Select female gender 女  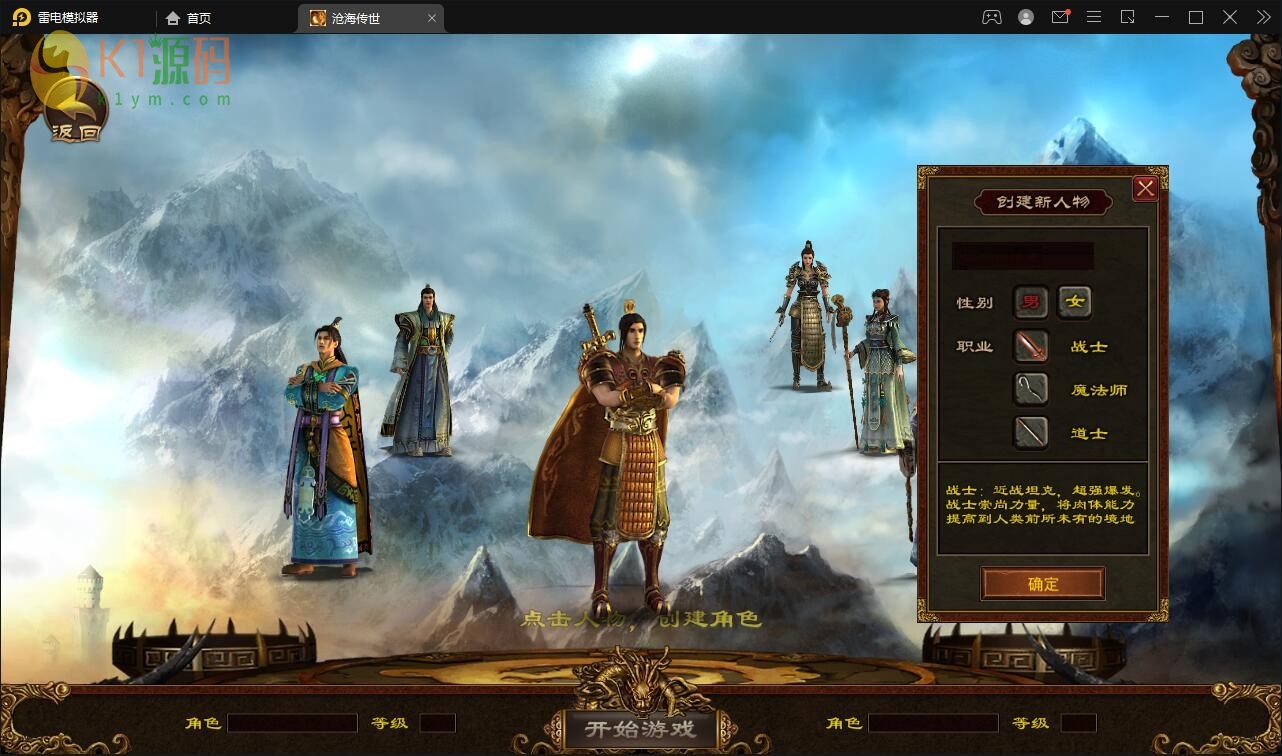1074,302
